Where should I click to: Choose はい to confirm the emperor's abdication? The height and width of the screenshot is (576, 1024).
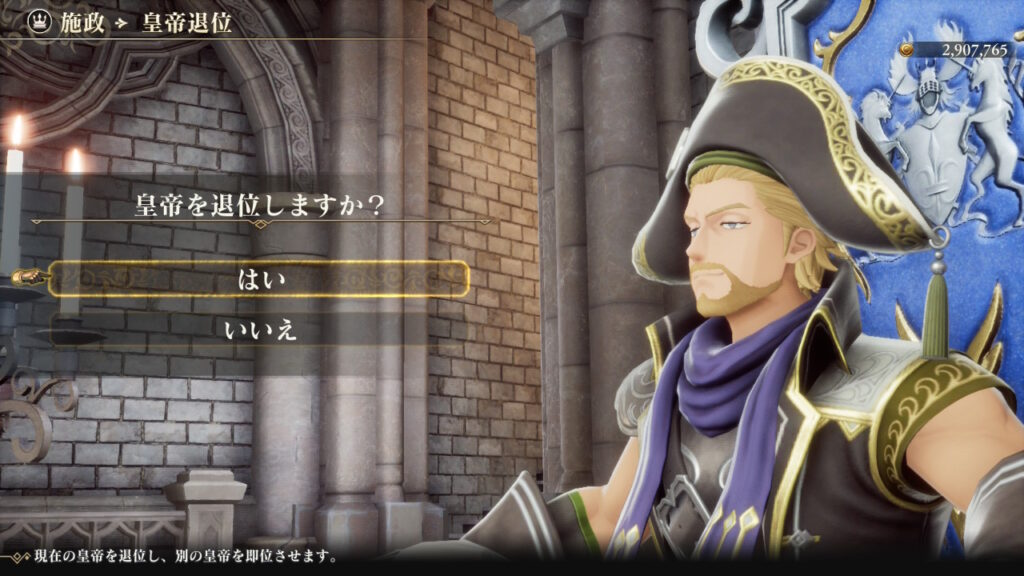pyautogui.click(x=261, y=279)
